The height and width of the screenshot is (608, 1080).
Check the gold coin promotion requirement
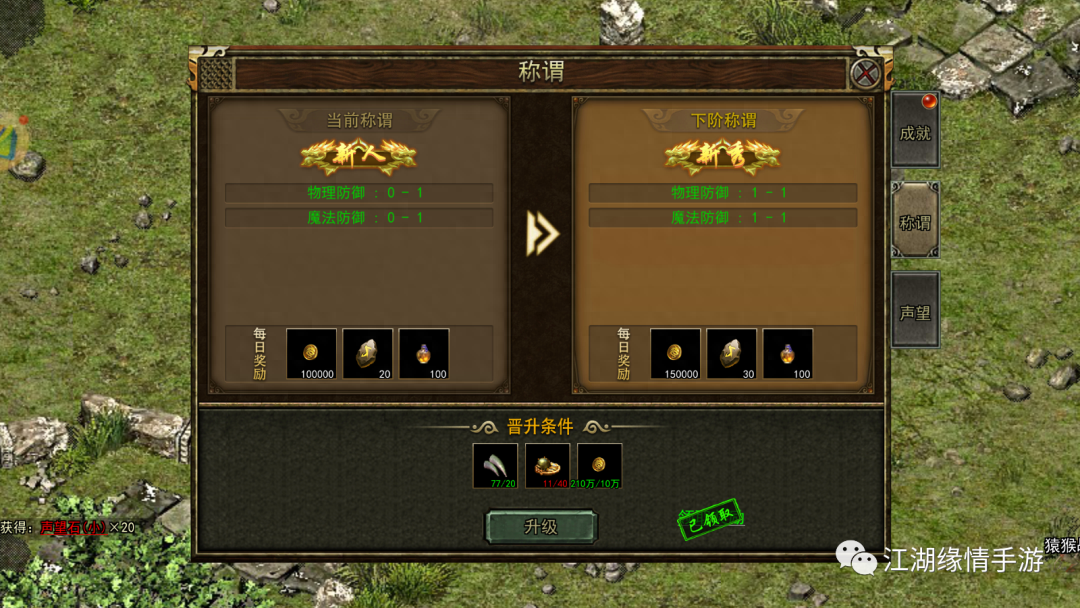pyautogui.click(x=600, y=466)
